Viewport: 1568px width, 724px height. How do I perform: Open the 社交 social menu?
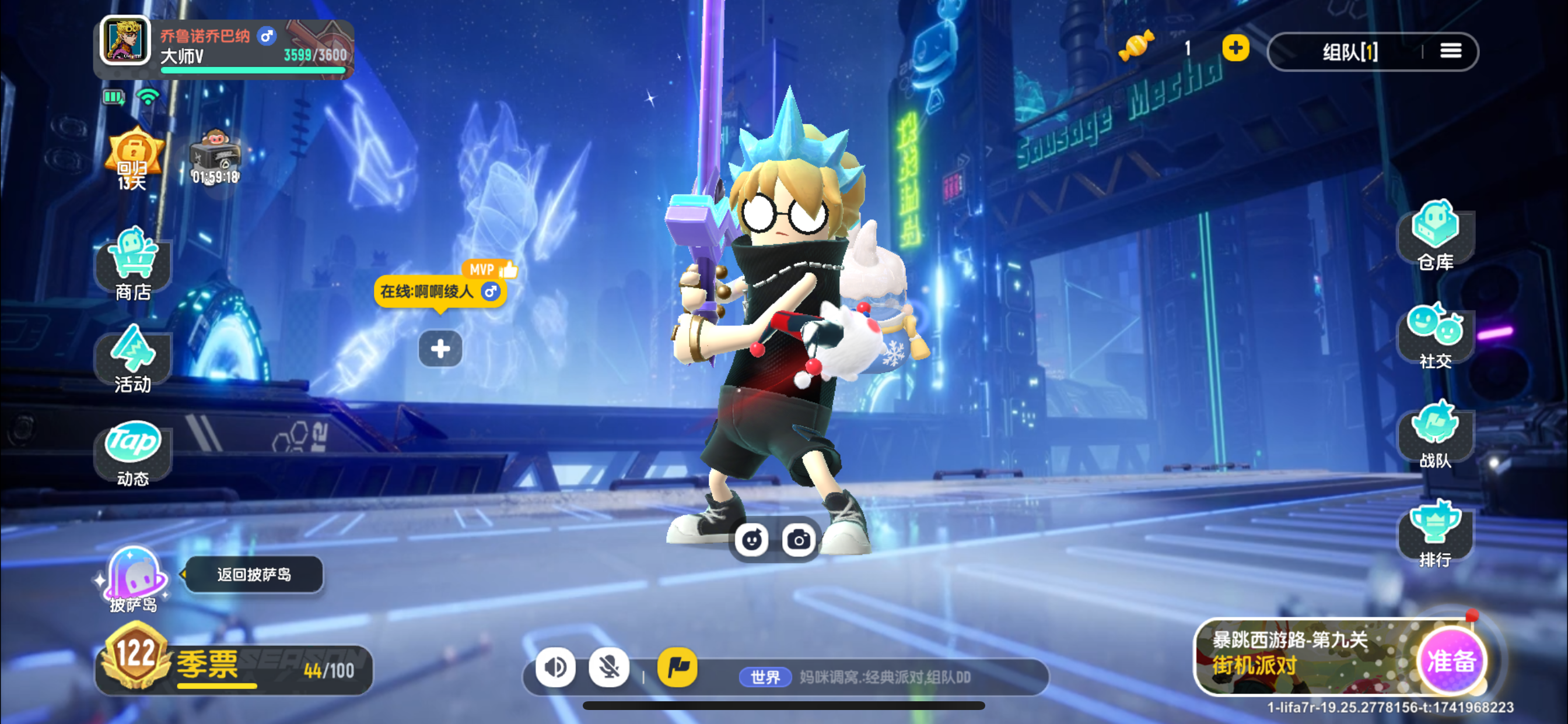click(x=1434, y=335)
